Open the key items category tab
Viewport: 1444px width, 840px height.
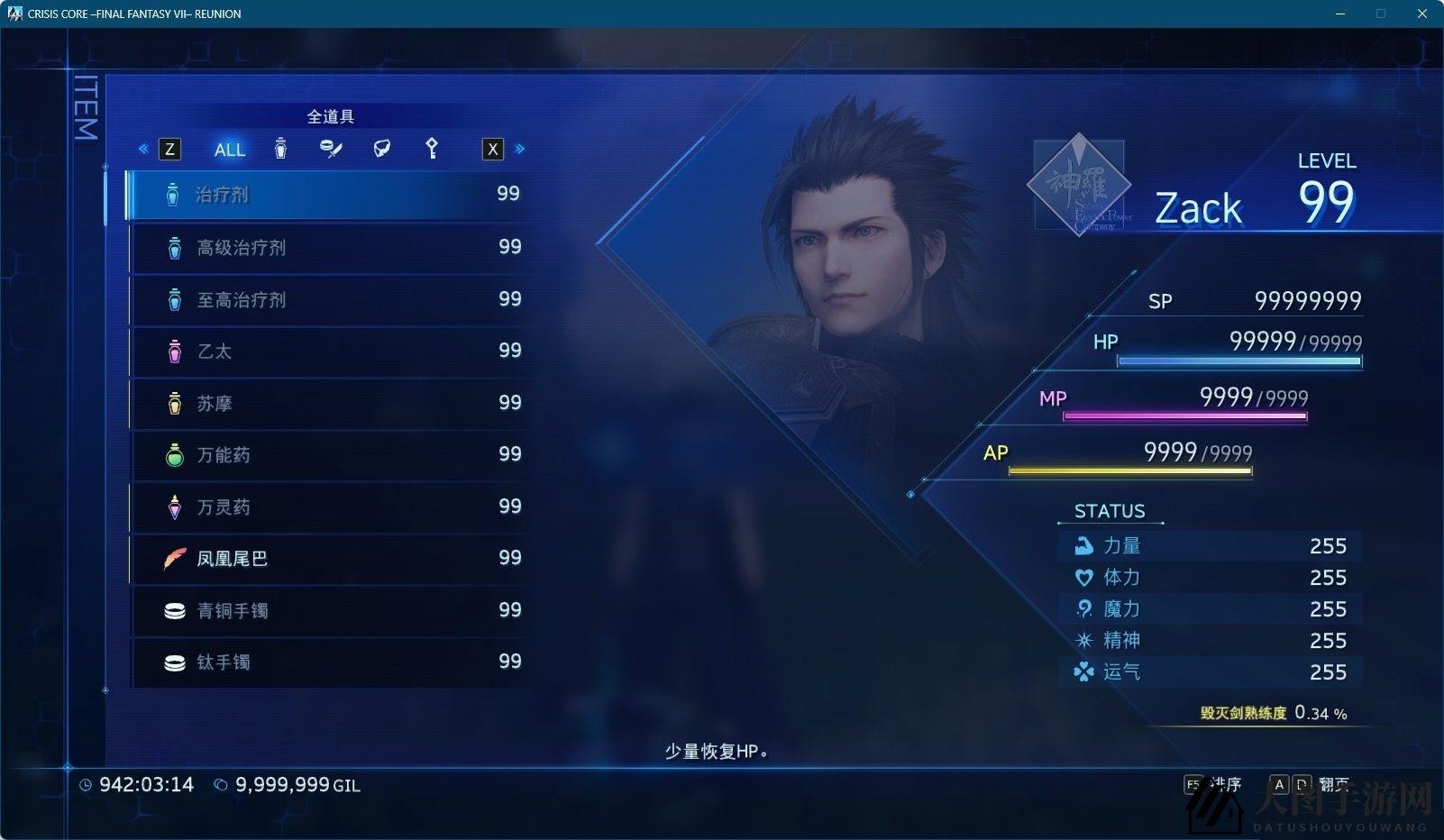432,149
